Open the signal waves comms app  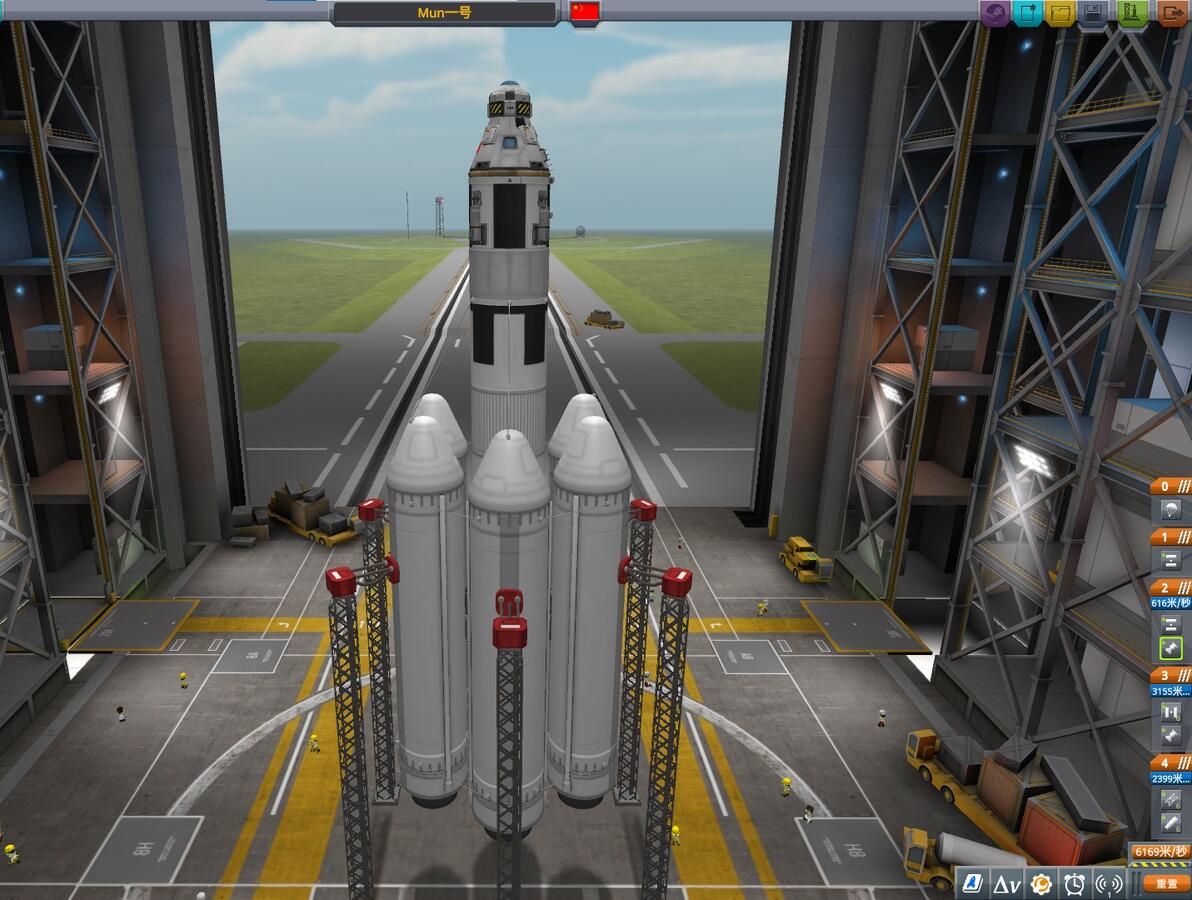[x=1109, y=884]
